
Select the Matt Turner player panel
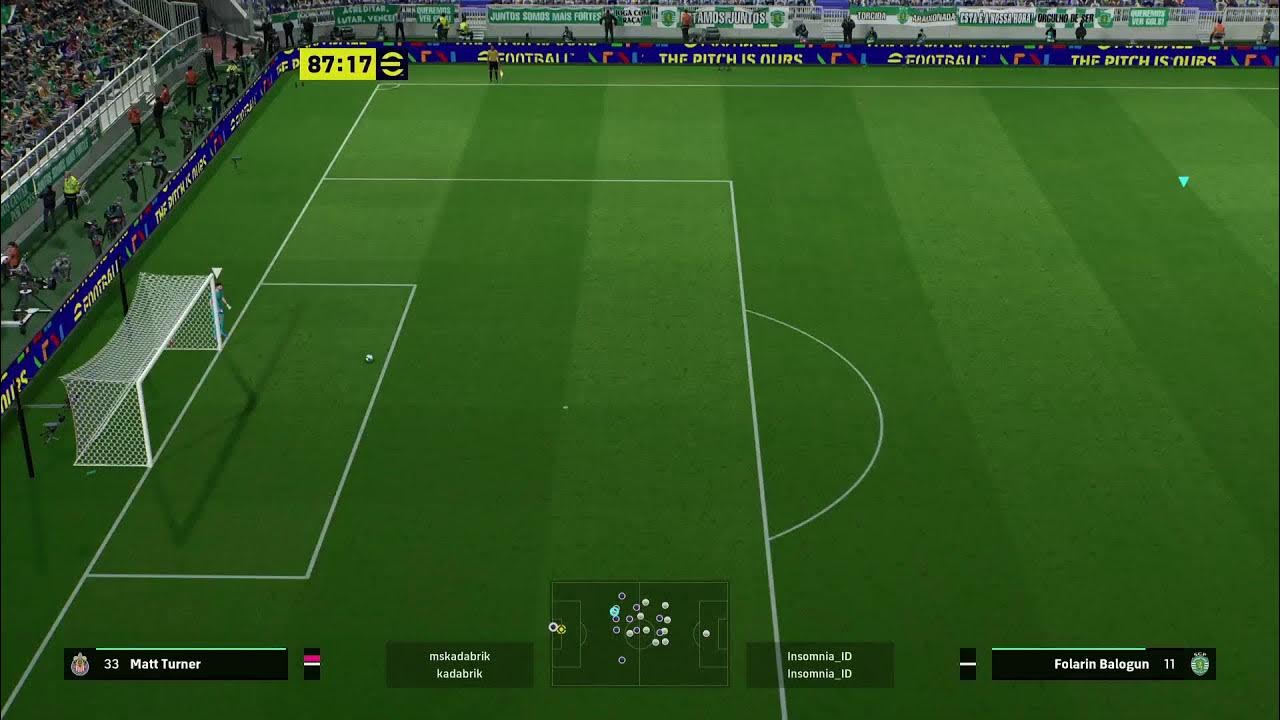176,664
